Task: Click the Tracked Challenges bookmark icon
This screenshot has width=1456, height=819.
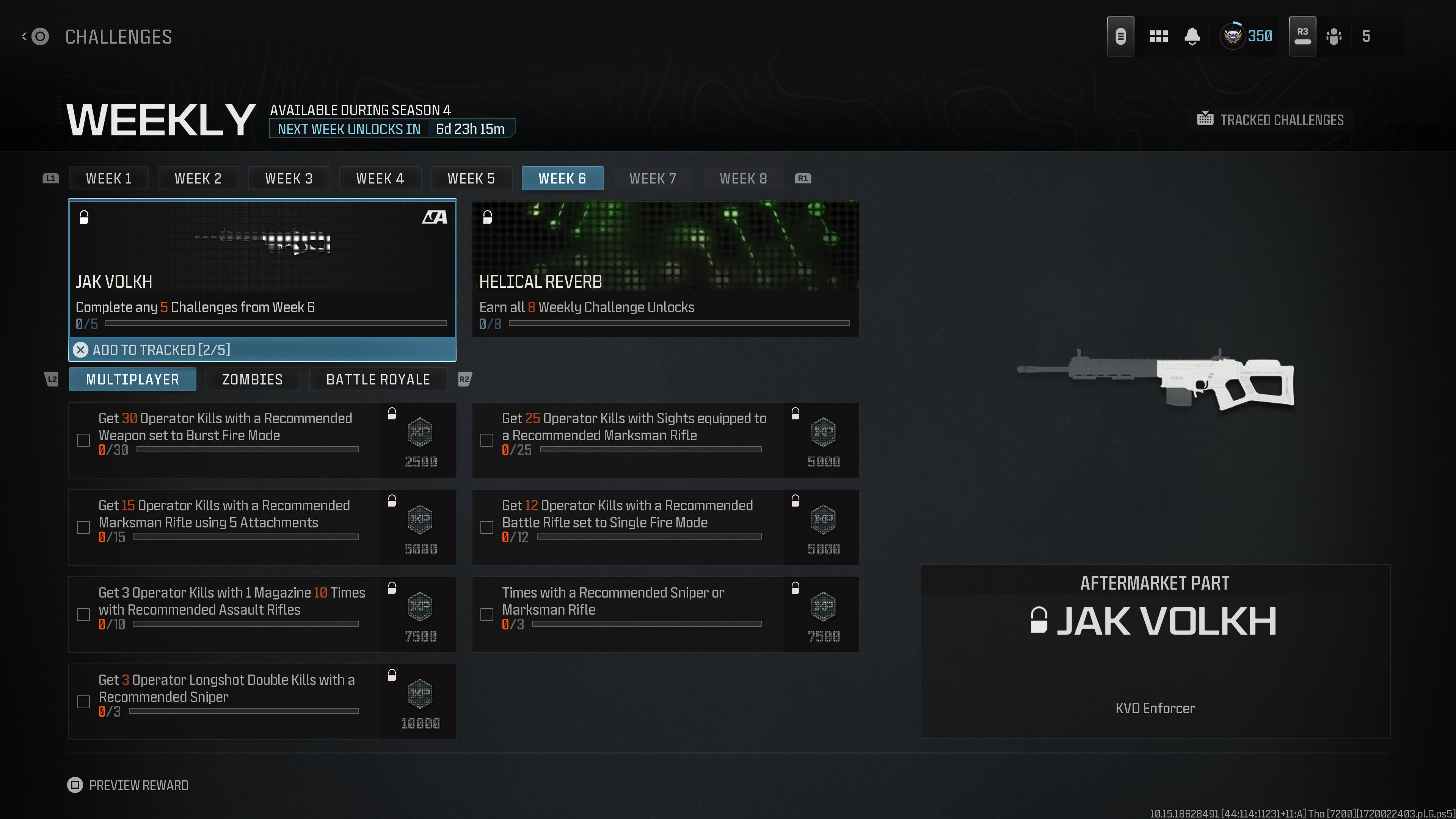Action: click(x=1206, y=119)
